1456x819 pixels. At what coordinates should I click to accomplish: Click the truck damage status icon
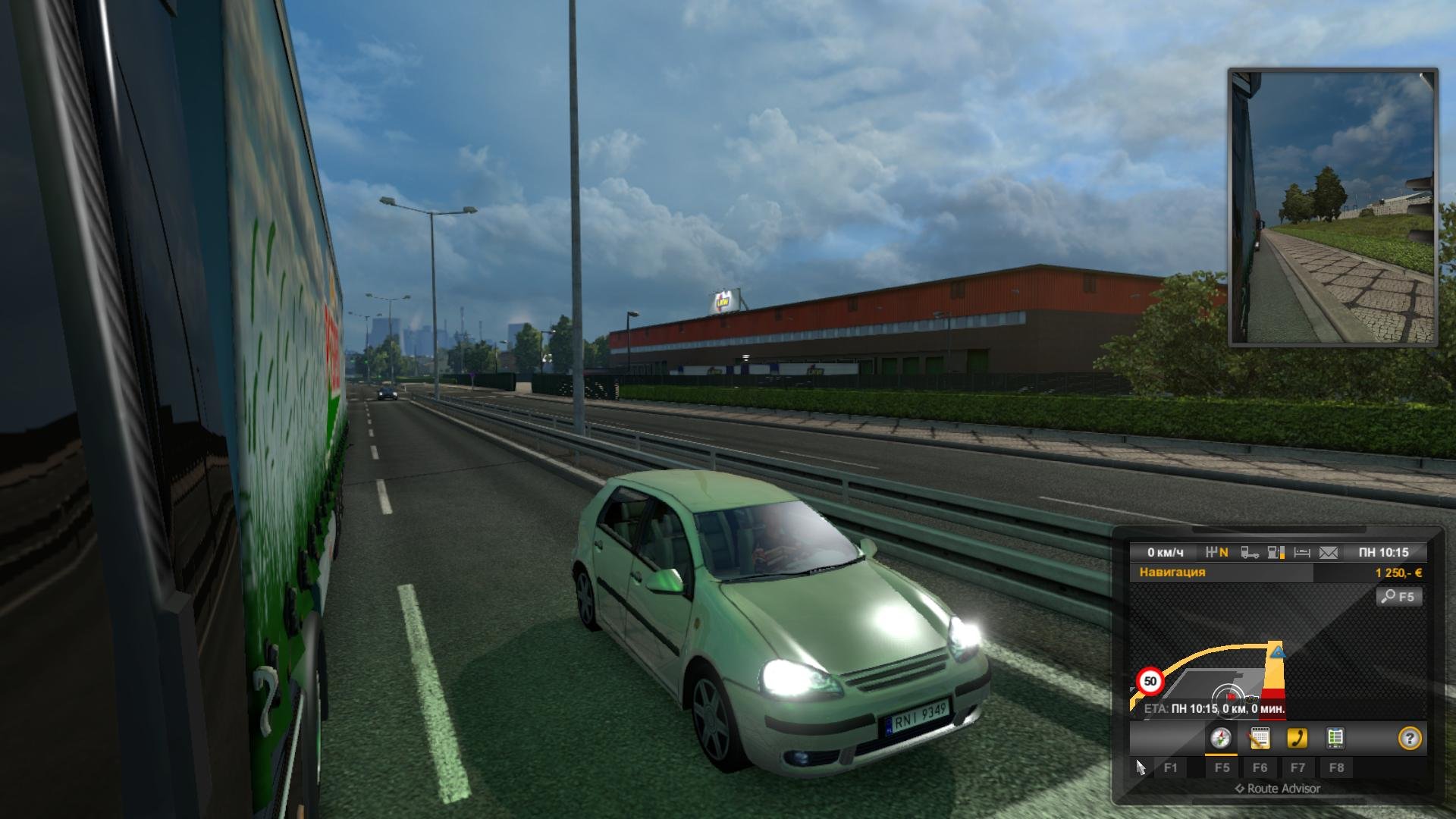pos(1250,553)
